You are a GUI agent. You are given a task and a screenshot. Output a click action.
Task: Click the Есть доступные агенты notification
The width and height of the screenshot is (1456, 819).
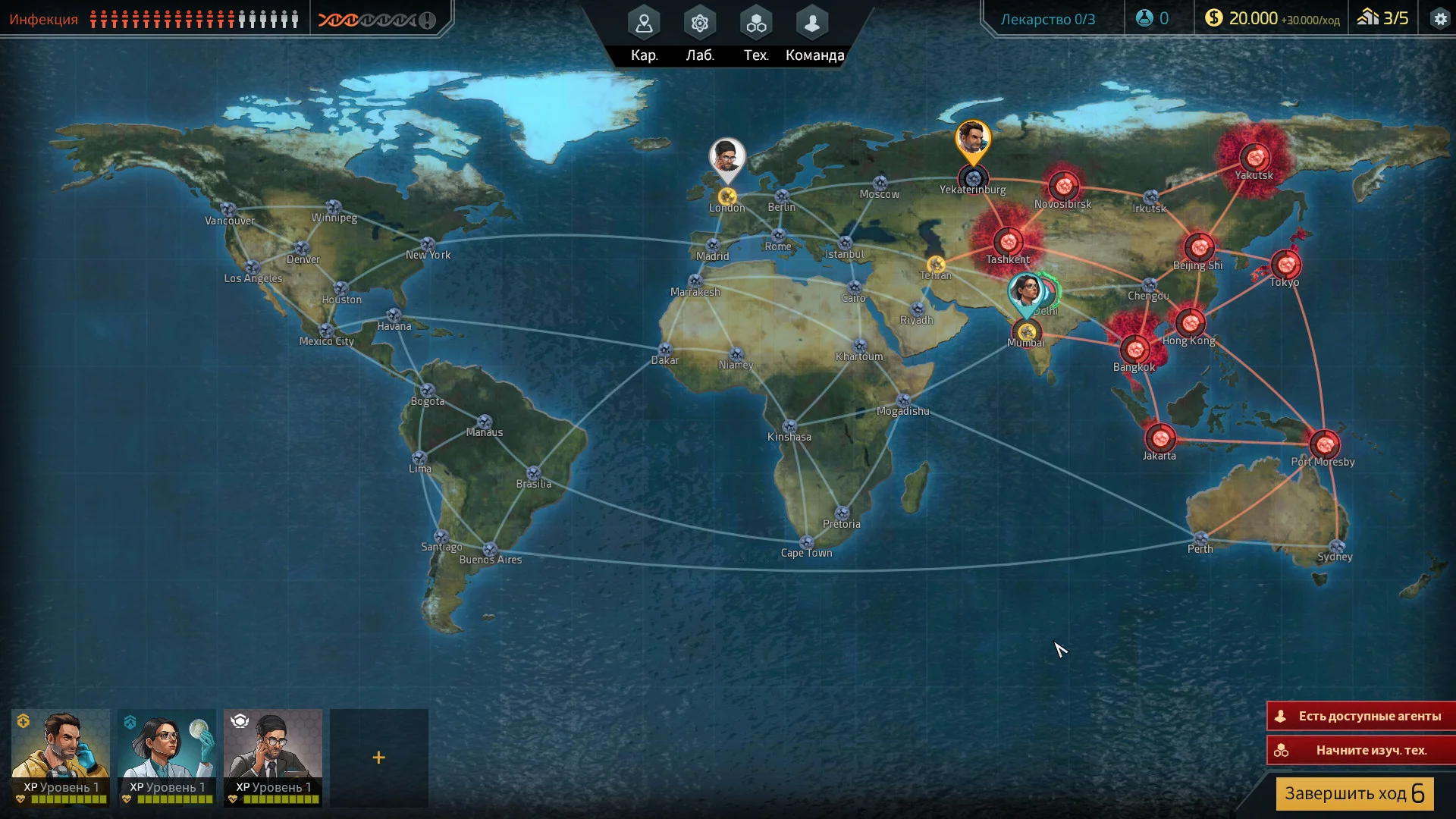coord(1361,716)
